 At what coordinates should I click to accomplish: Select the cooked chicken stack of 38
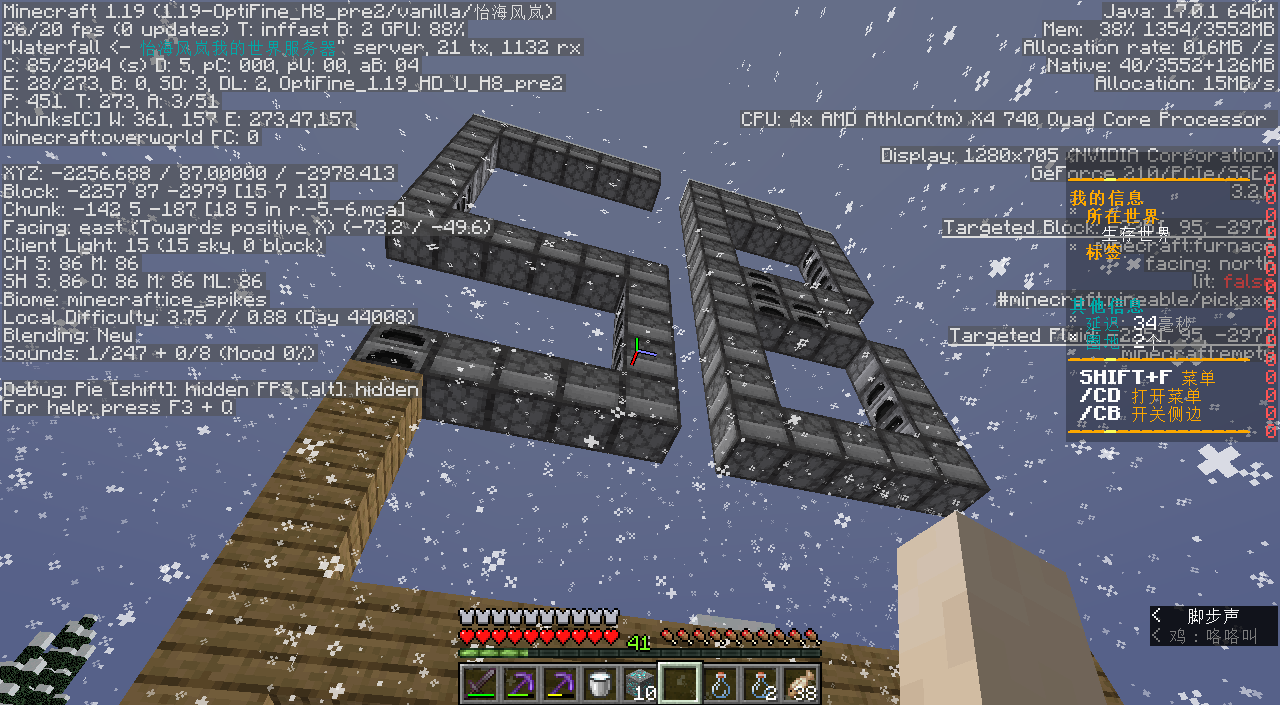click(799, 684)
